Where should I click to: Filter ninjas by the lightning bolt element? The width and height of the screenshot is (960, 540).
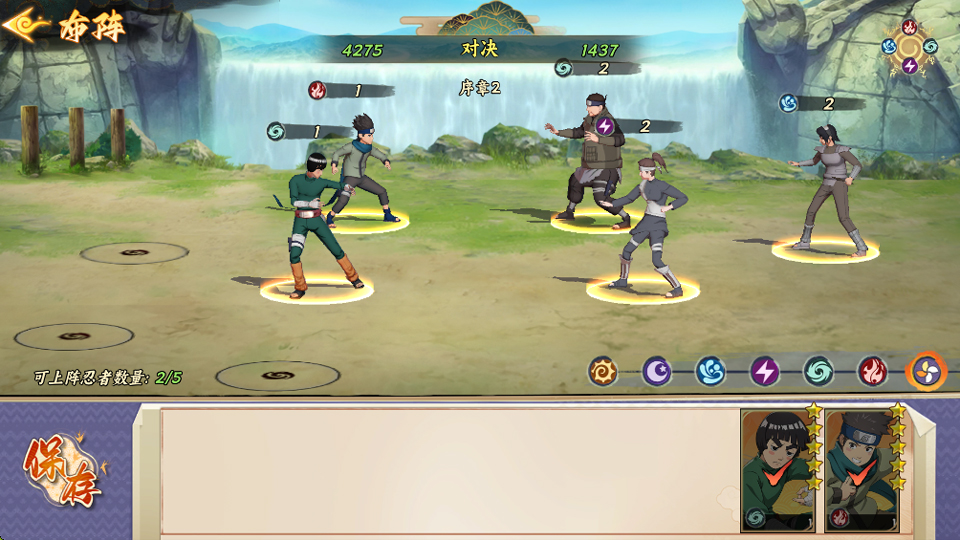pos(764,371)
